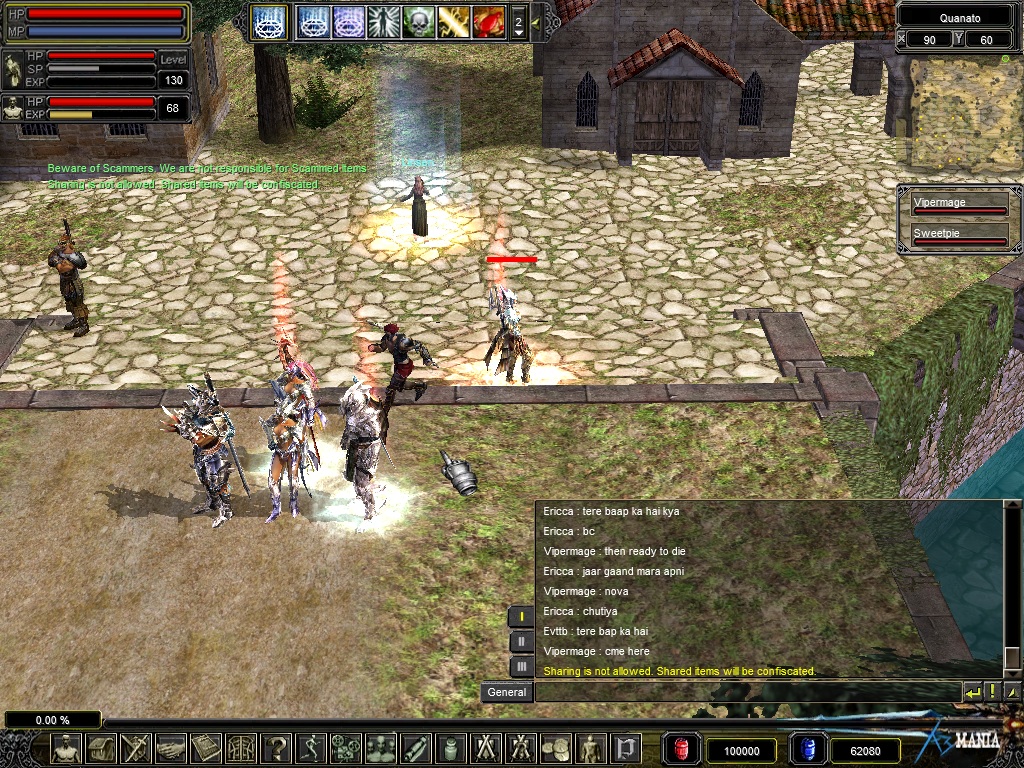This screenshot has height=768, width=1024.
Task: Open the General chat channel selector
Action: 507,692
